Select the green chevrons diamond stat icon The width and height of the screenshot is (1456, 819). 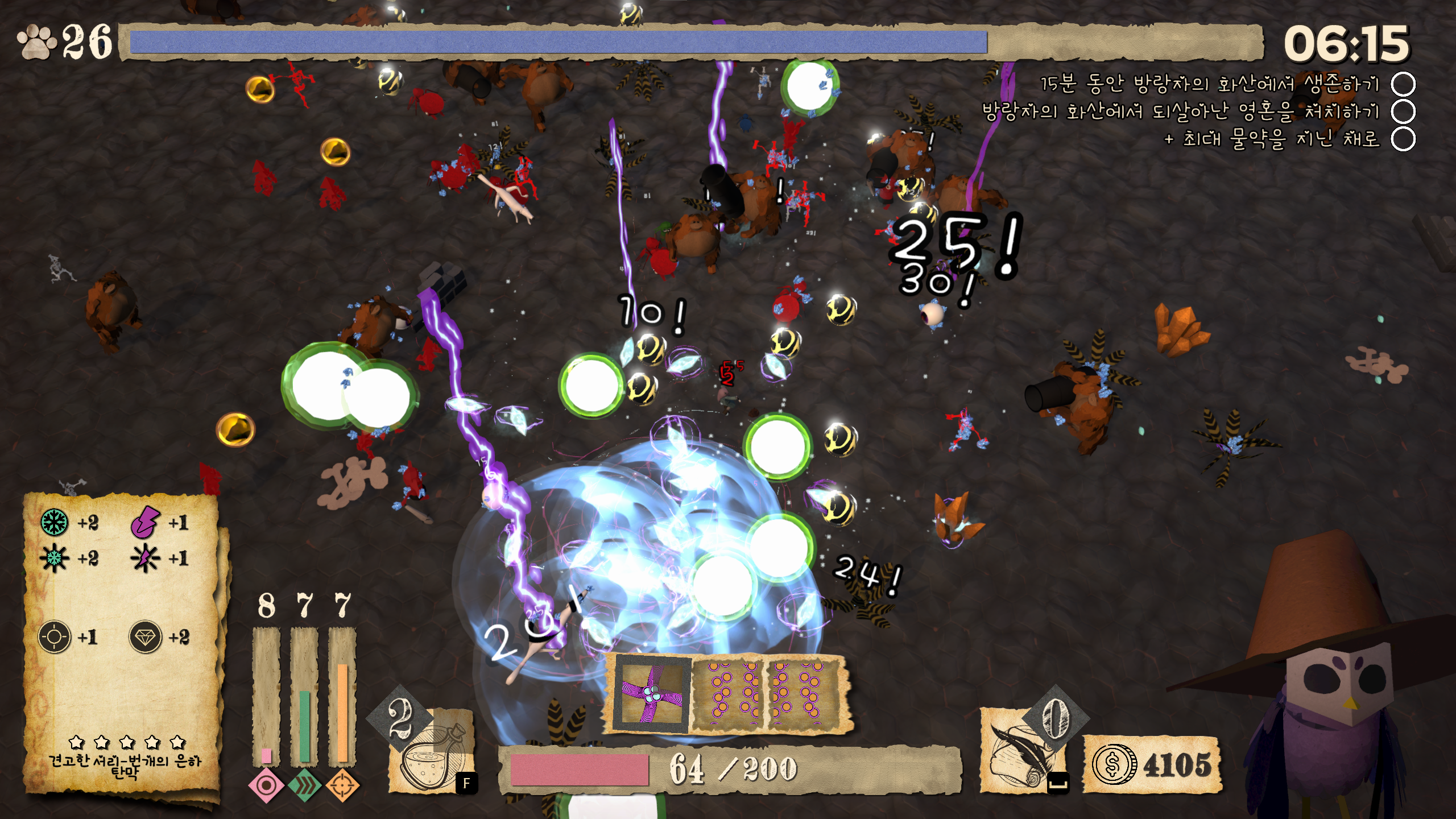pos(305,786)
